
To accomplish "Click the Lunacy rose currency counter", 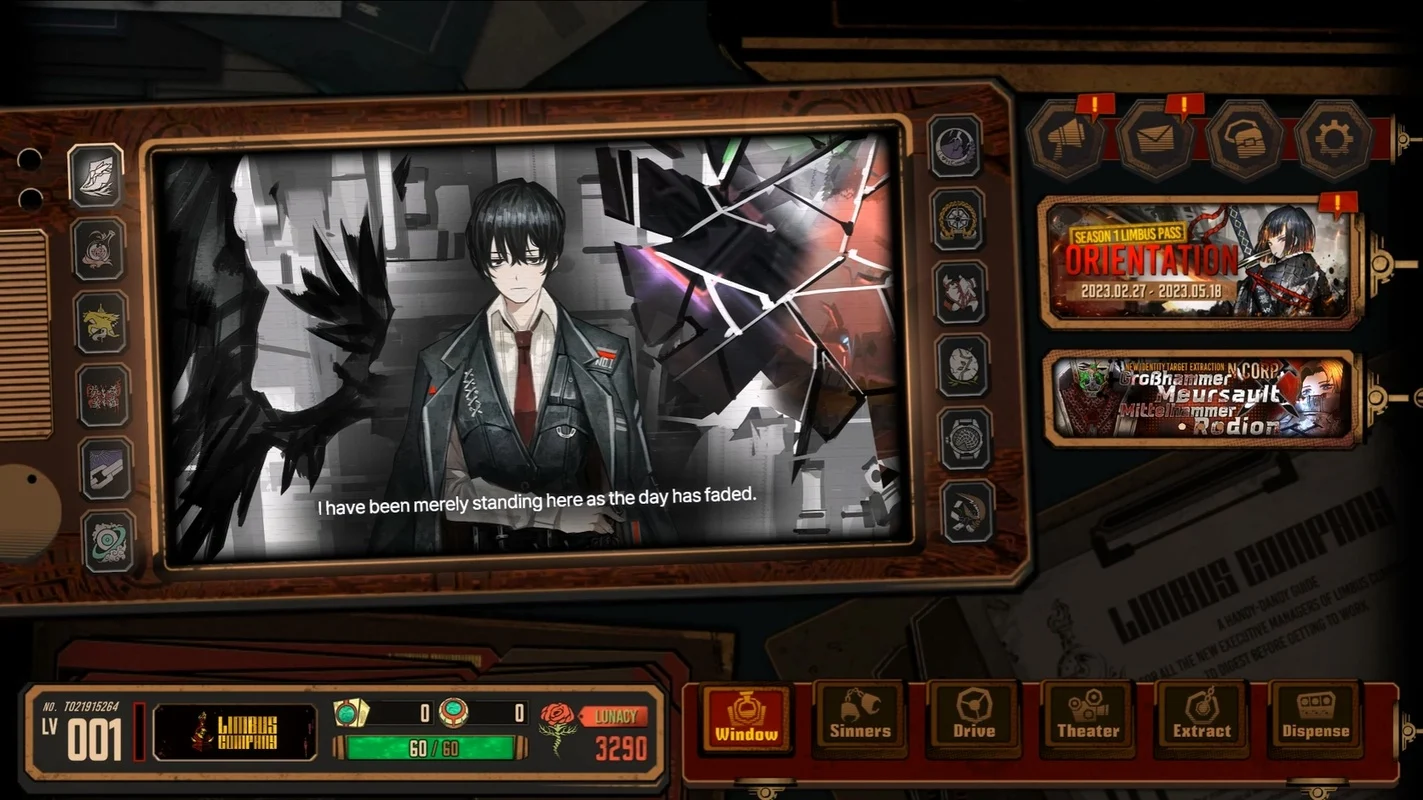I will (x=595, y=733).
